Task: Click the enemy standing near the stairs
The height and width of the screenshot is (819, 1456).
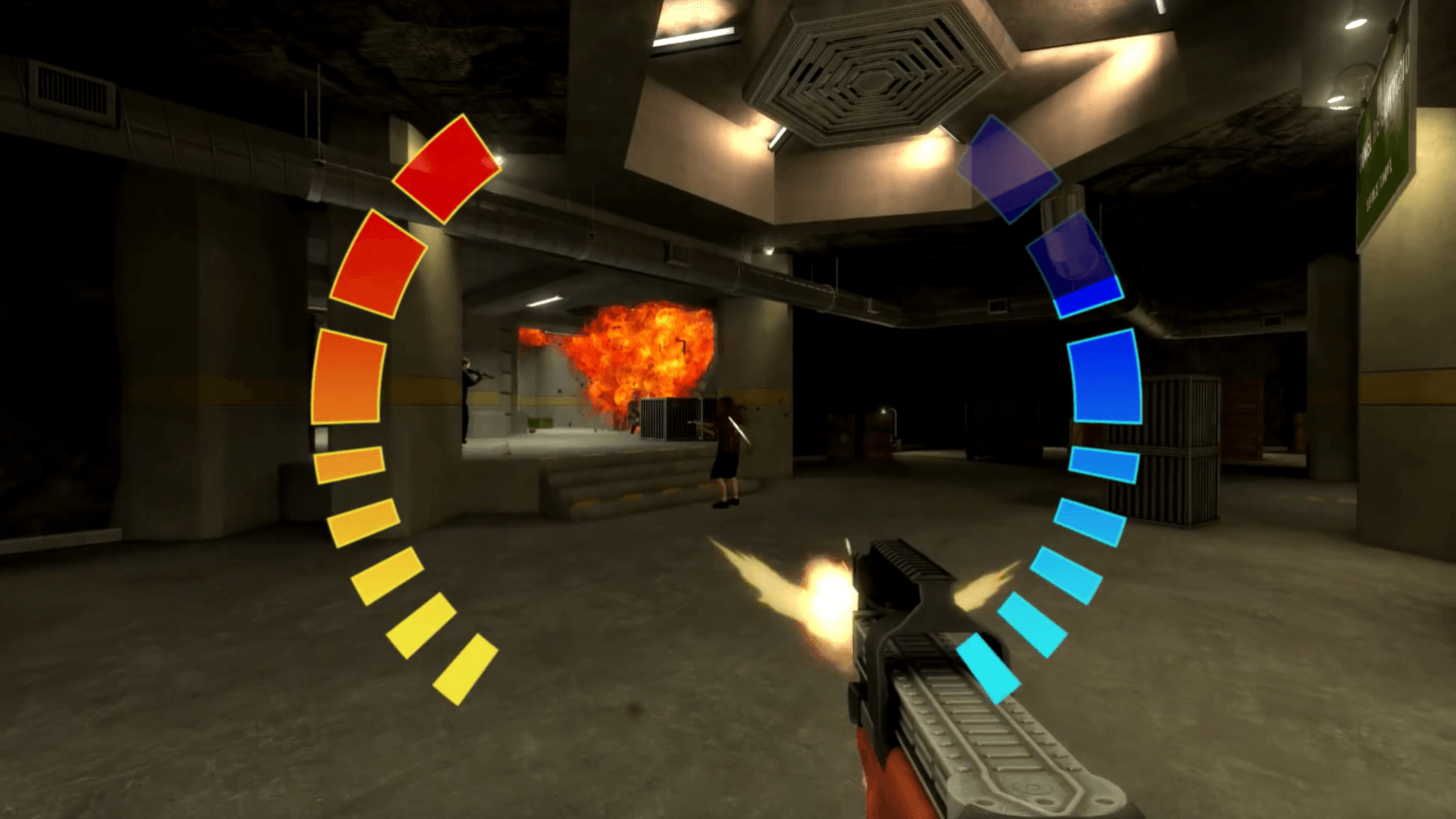Action: [725, 449]
